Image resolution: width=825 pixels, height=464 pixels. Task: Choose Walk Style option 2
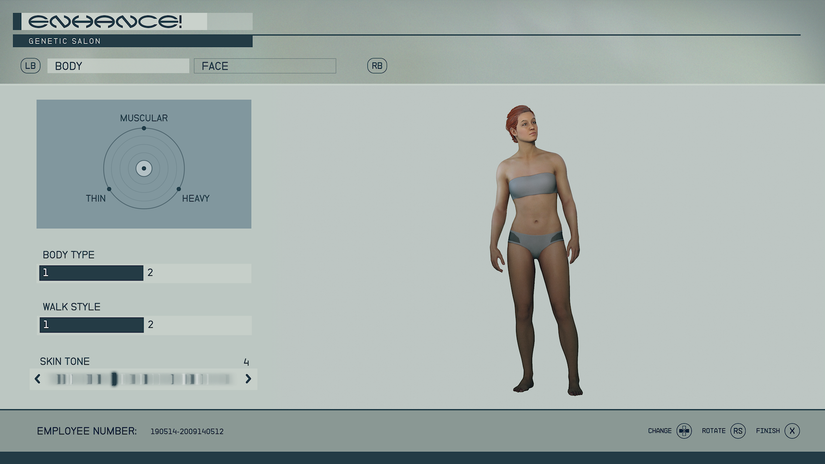(x=198, y=325)
